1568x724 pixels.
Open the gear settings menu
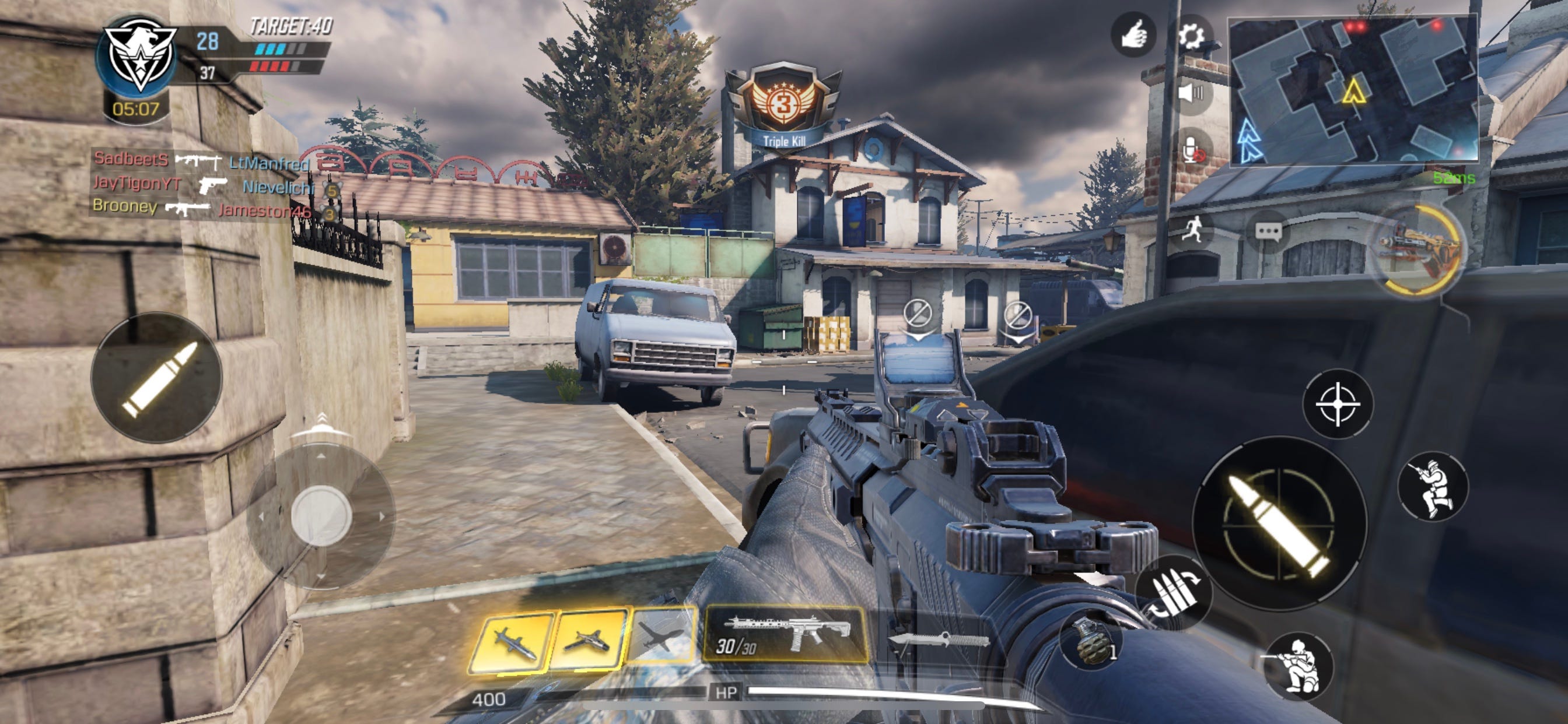click(1191, 36)
